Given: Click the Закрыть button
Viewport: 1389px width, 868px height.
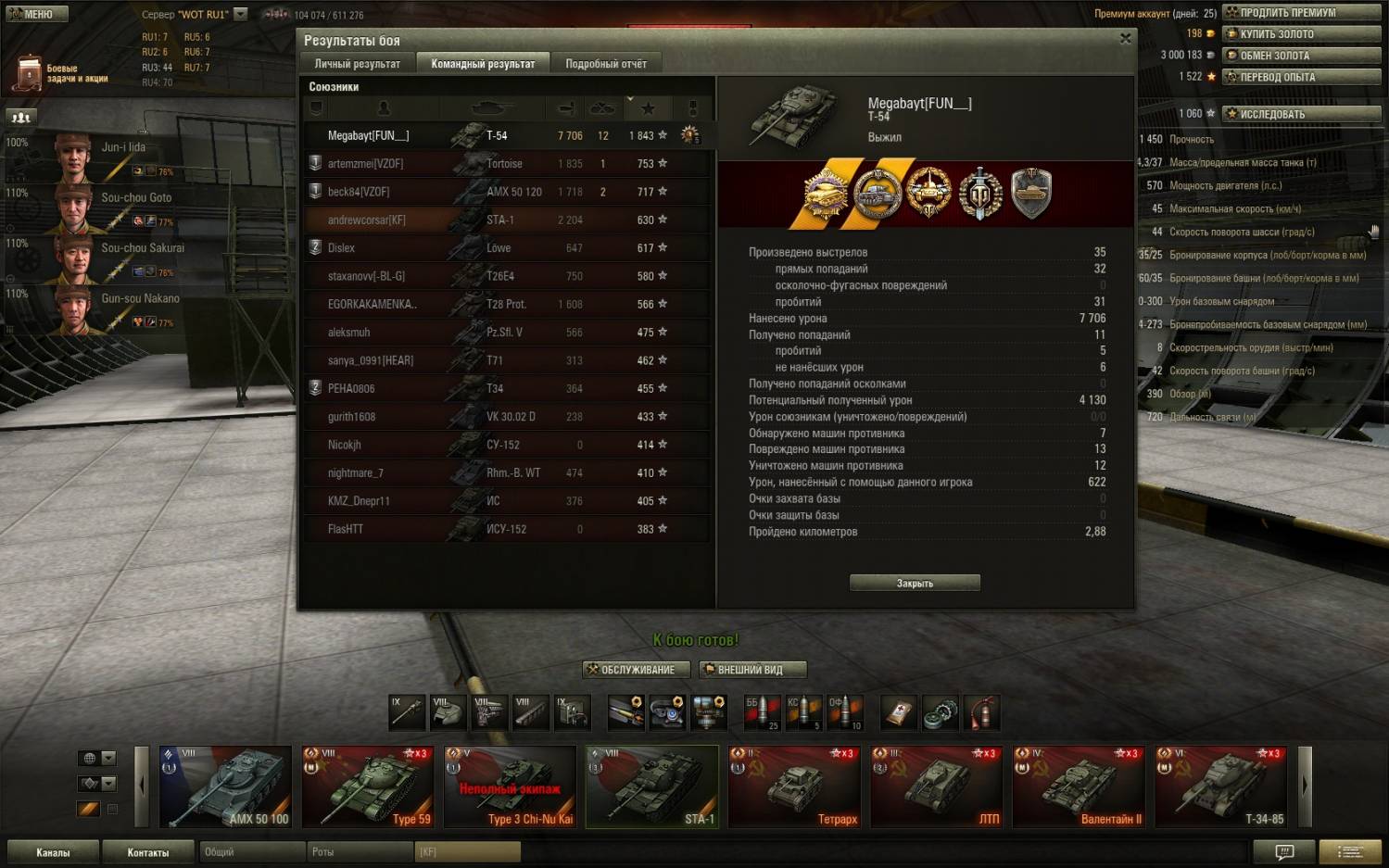Looking at the screenshot, I should [x=915, y=583].
